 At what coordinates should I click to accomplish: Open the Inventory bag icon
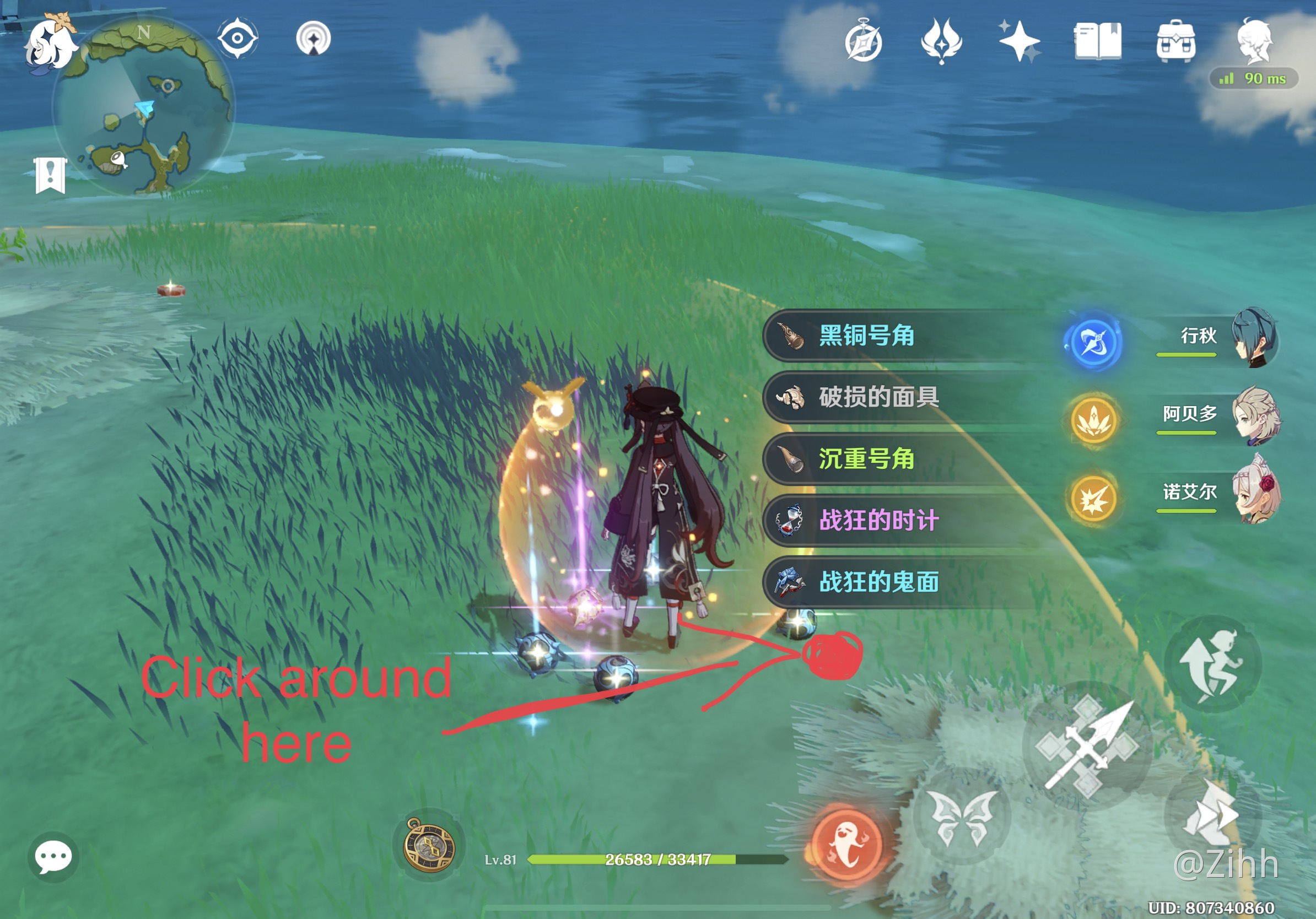point(1177,40)
